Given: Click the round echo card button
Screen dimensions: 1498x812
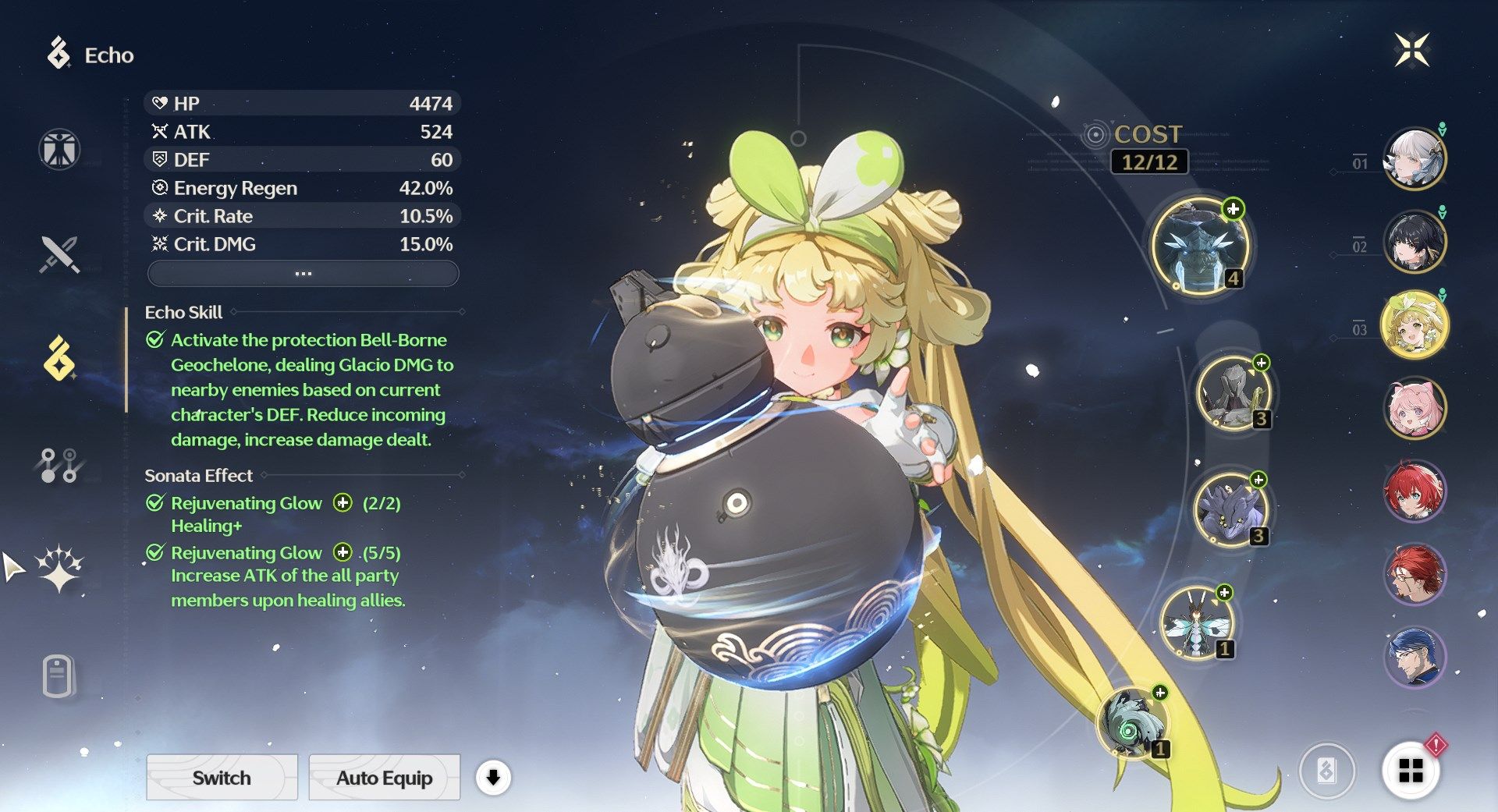Looking at the screenshot, I should (x=1326, y=771).
